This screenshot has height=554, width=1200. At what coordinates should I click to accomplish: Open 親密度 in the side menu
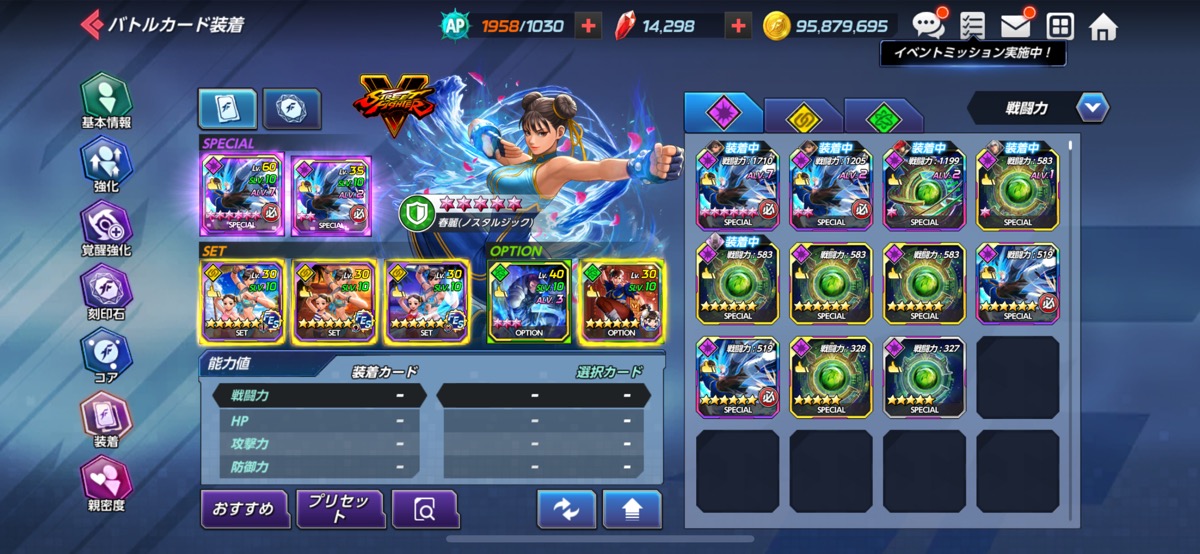tap(106, 484)
